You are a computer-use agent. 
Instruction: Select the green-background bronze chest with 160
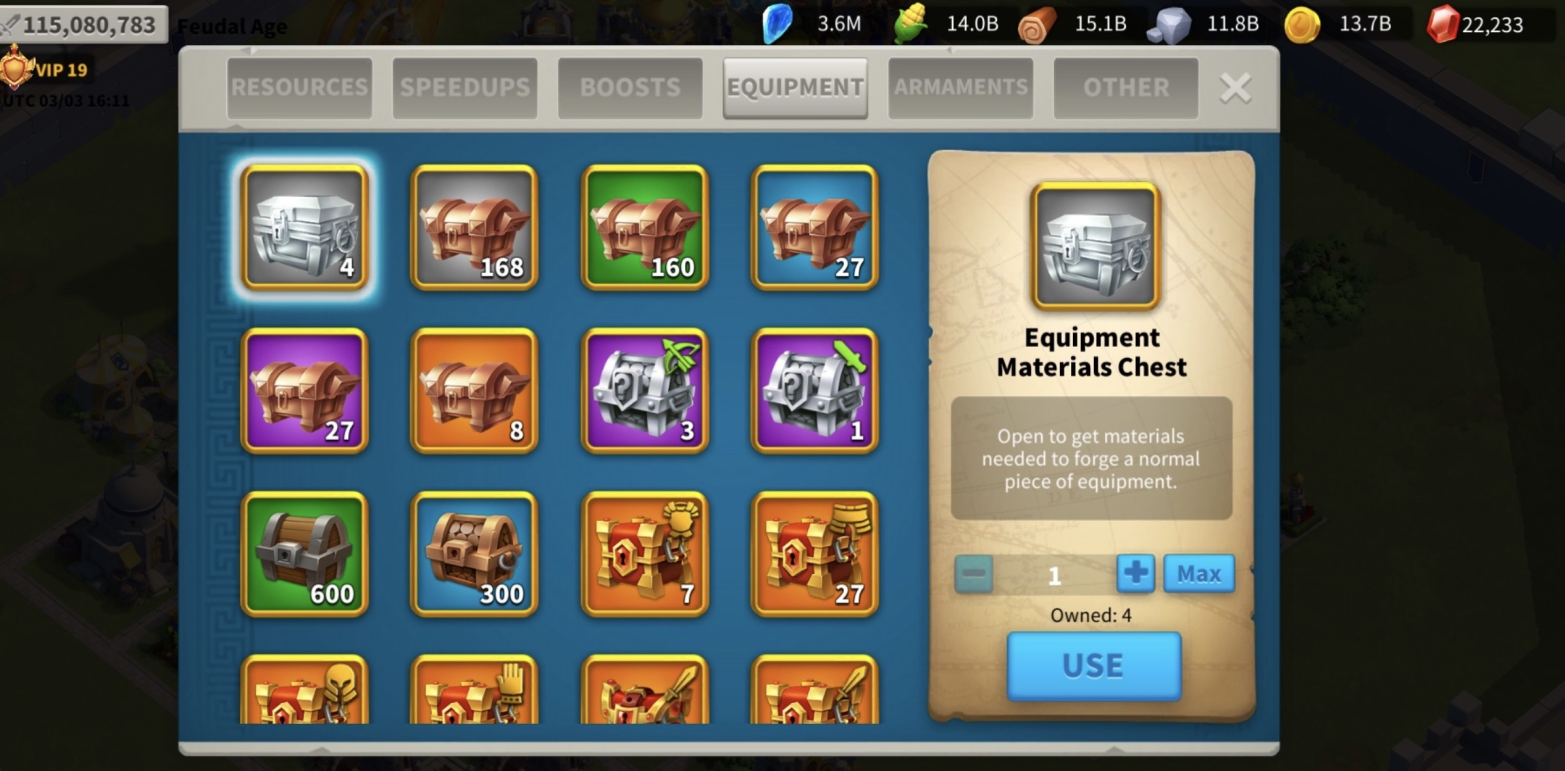click(x=645, y=227)
